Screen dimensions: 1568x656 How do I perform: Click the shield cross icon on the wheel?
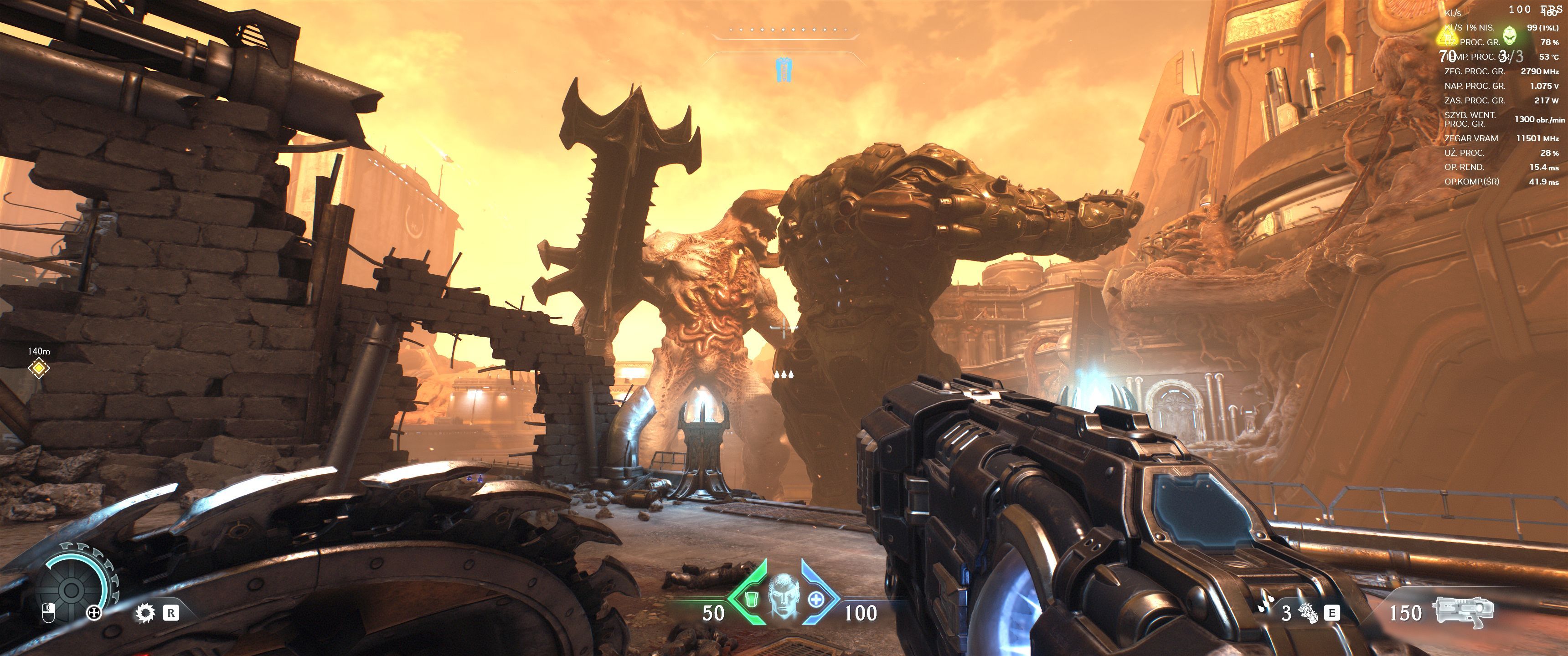pyautogui.click(x=94, y=613)
